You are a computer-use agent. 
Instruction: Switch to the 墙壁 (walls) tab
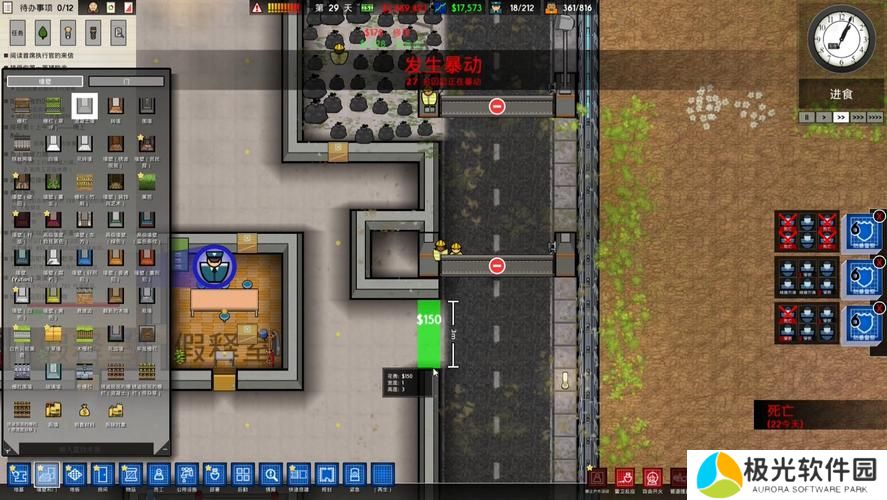42,81
